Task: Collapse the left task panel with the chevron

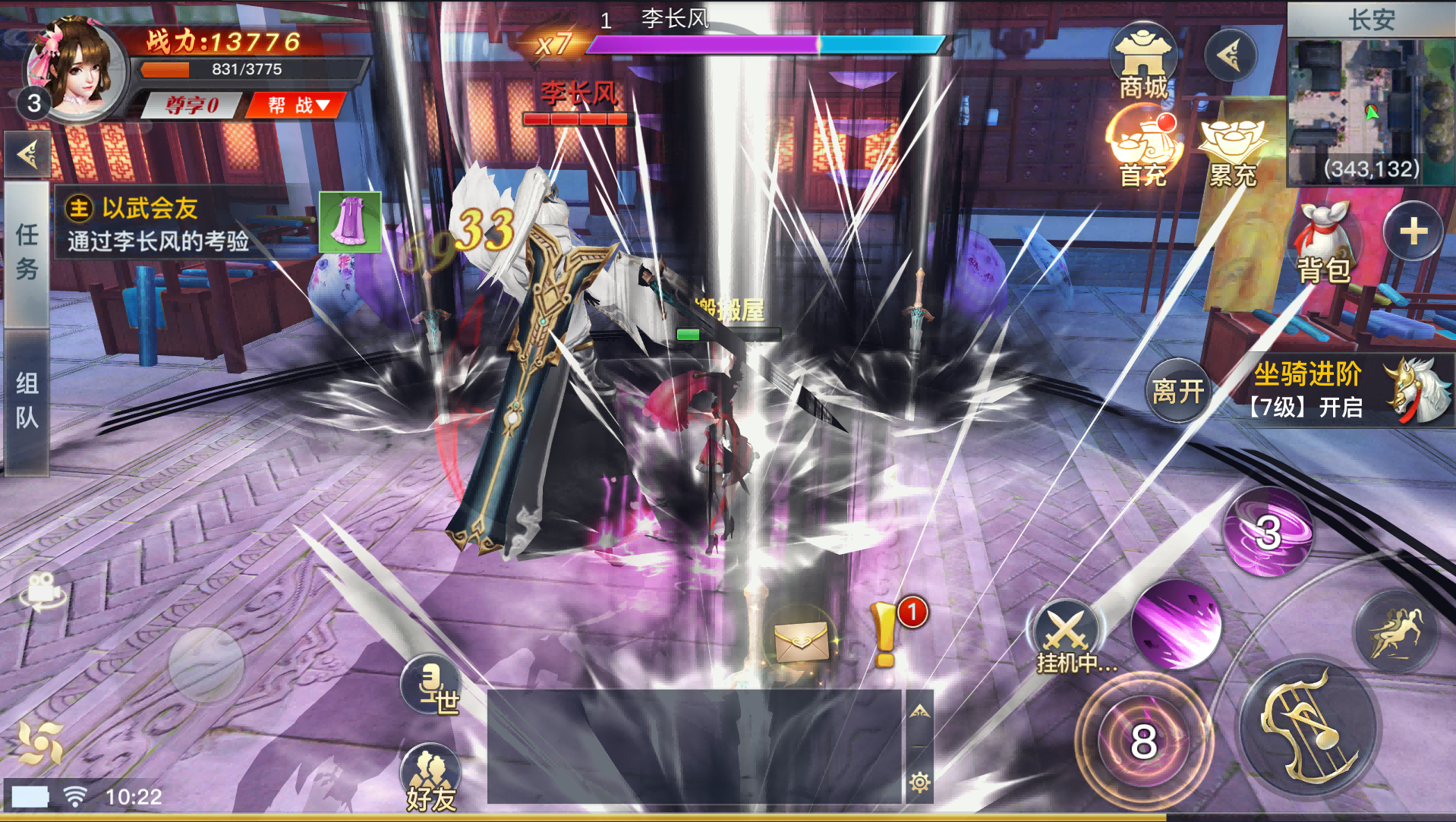Action: pos(27,154)
